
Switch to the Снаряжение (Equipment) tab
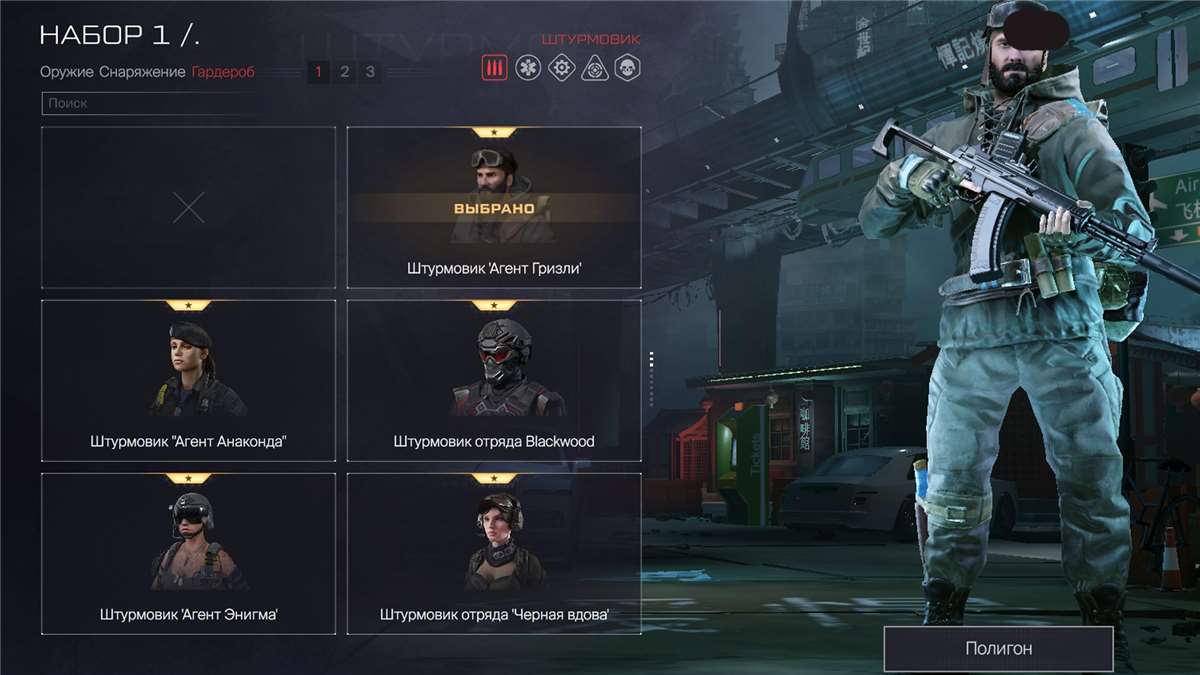(x=142, y=72)
